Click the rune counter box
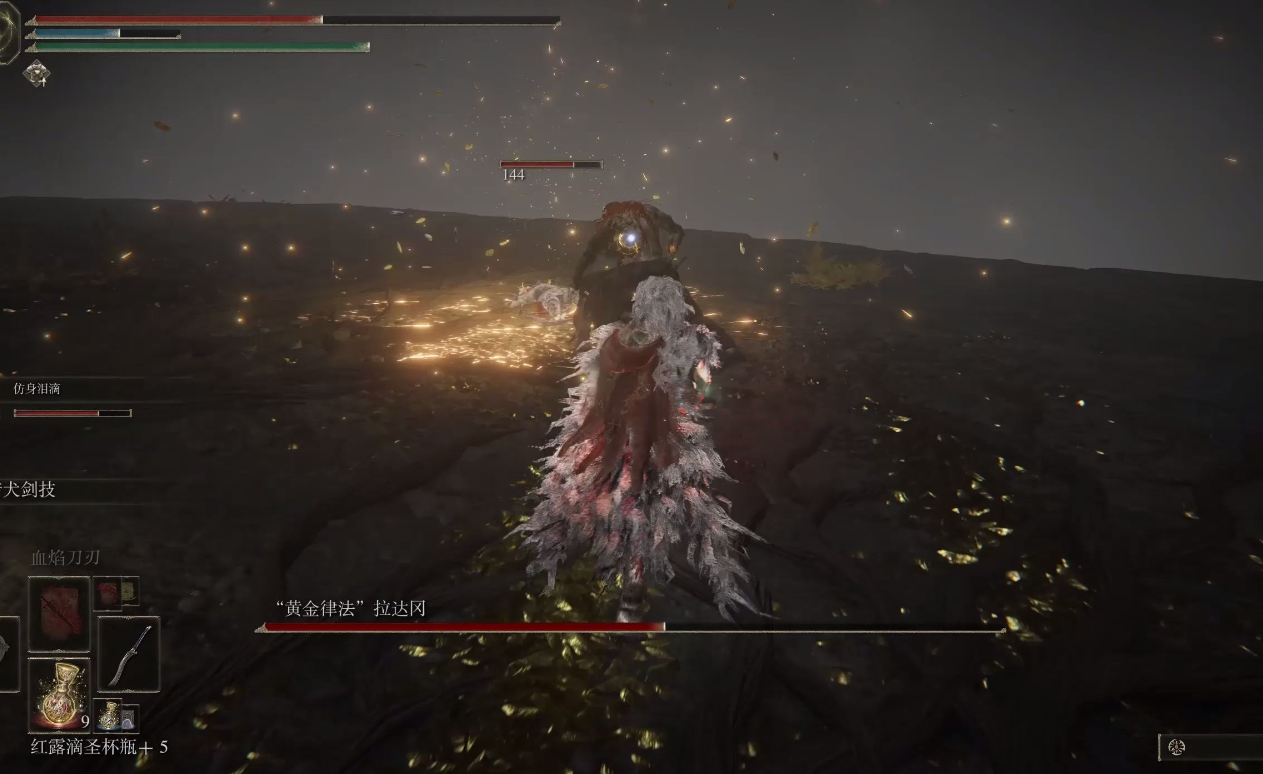The width and height of the screenshot is (1263, 774). 1210,747
